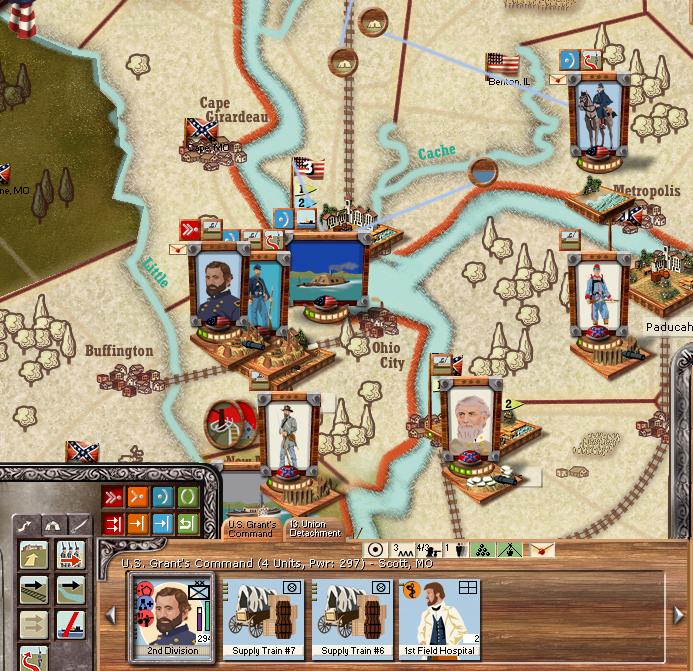Choose the blue defensive posture button
This screenshot has height=671, width=693.
click(x=162, y=497)
